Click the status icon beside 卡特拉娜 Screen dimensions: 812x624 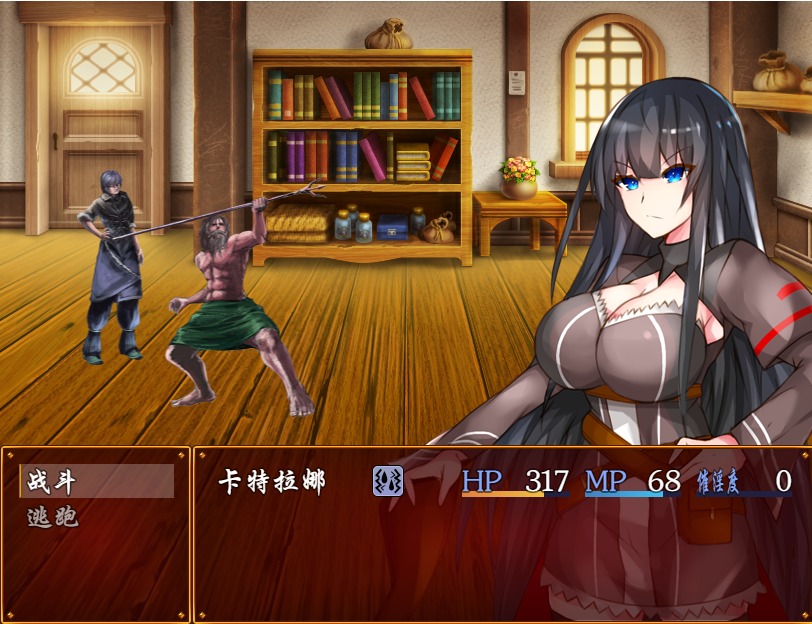[x=387, y=481]
